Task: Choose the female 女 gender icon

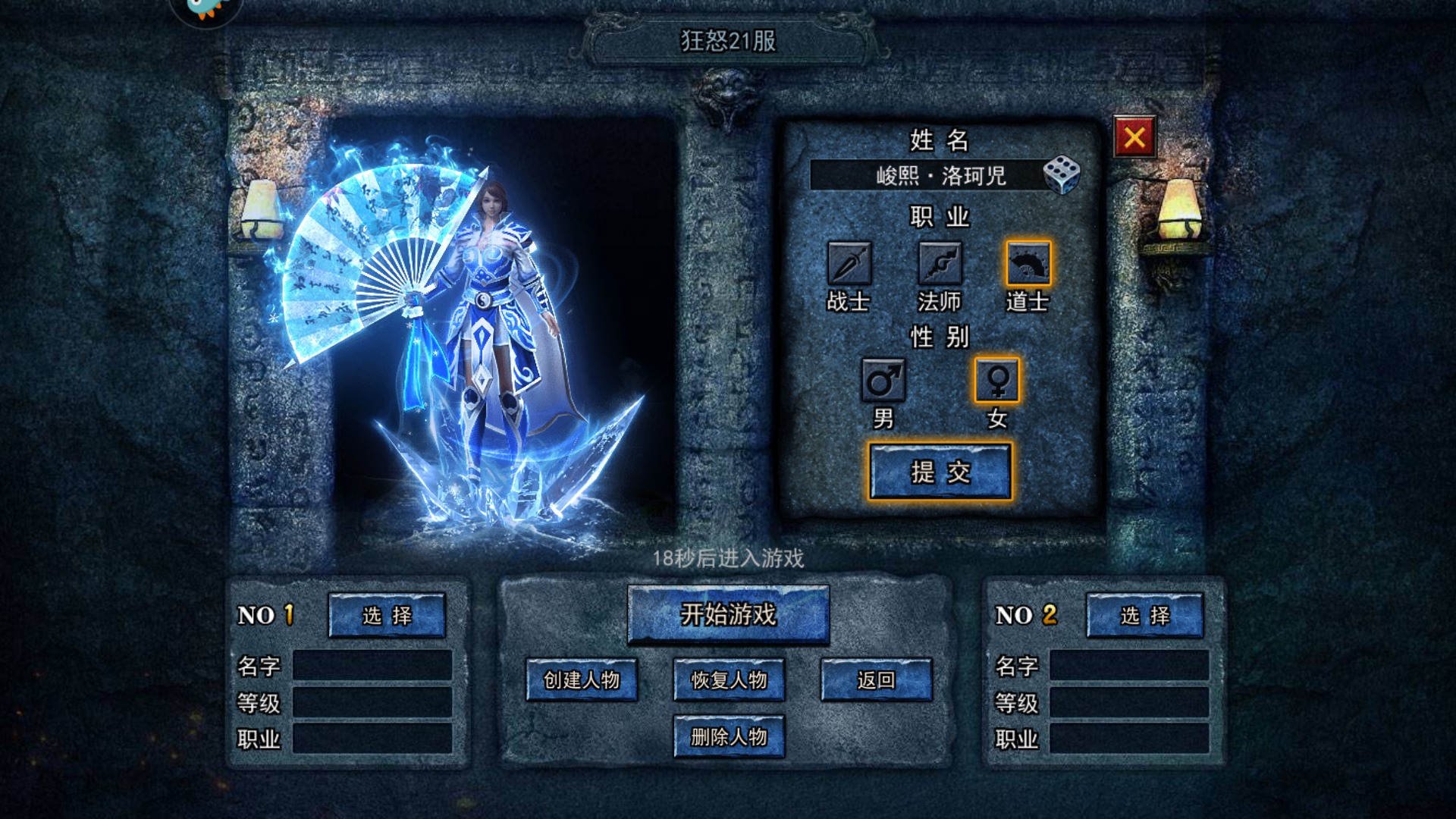Action: tap(997, 380)
